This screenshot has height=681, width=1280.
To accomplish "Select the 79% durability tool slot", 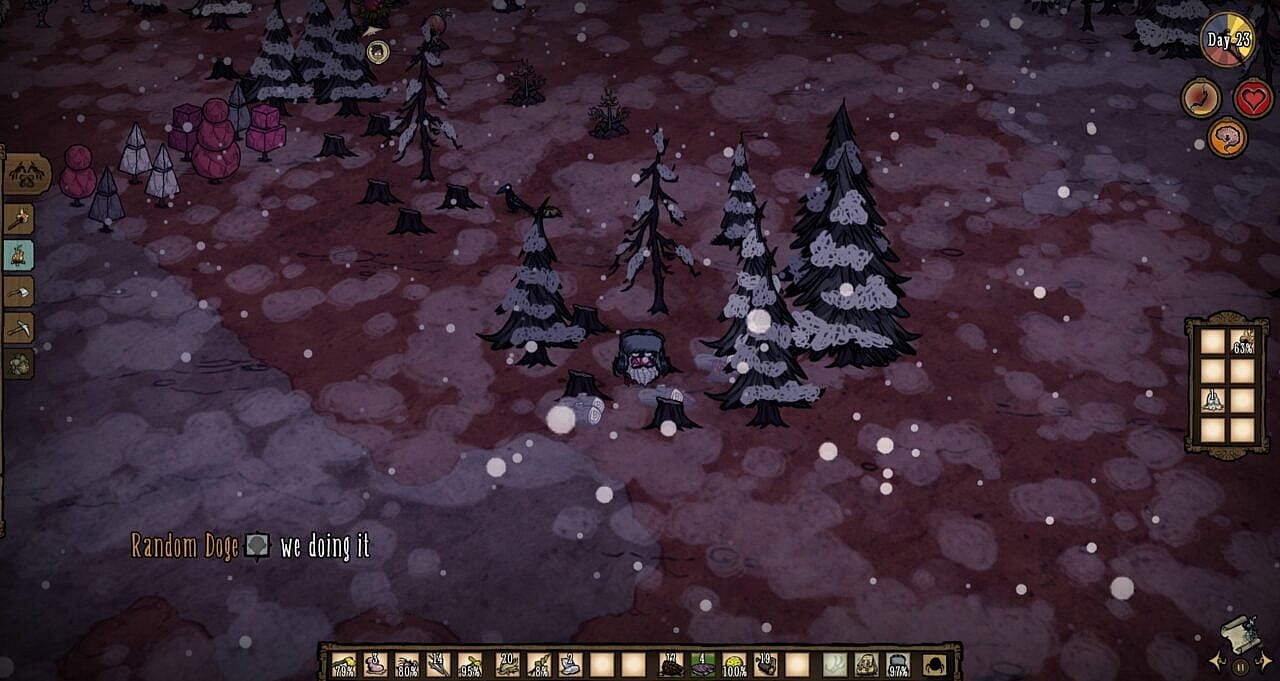I will point(344,664).
